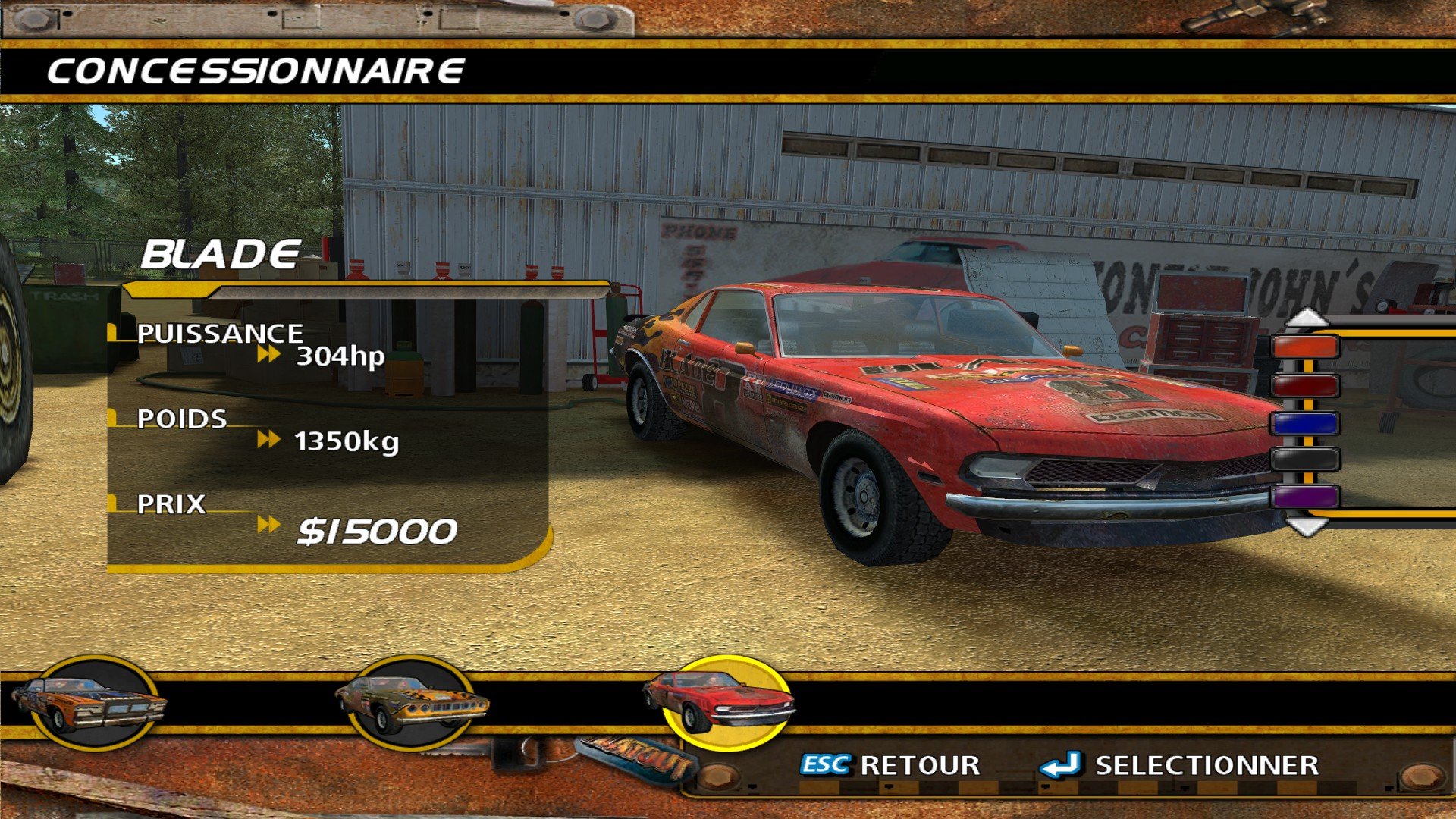Go back with the RETOUR button
Viewport: 1456px width, 819px height.
click(891, 765)
